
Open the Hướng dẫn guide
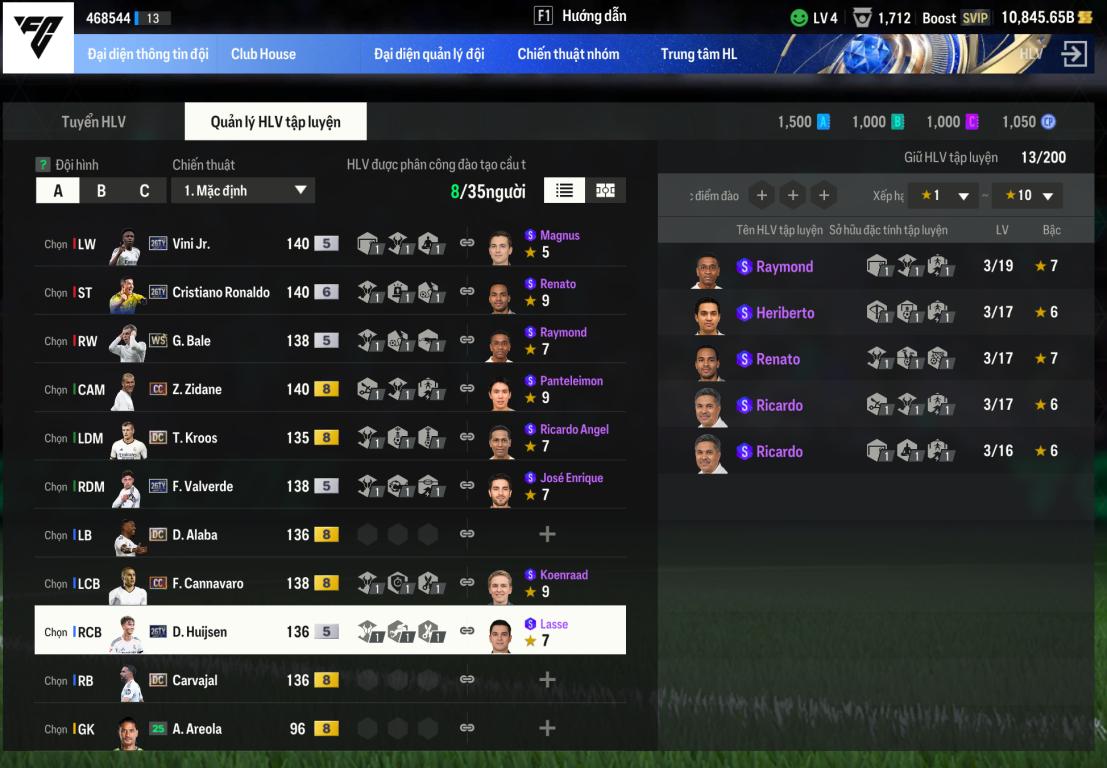click(582, 16)
